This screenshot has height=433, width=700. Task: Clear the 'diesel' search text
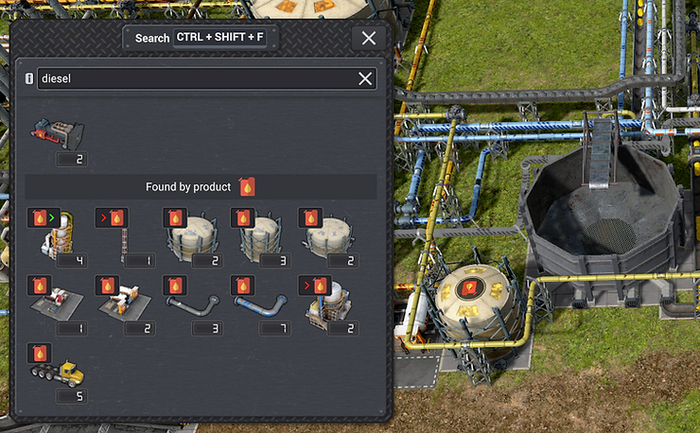(366, 79)
